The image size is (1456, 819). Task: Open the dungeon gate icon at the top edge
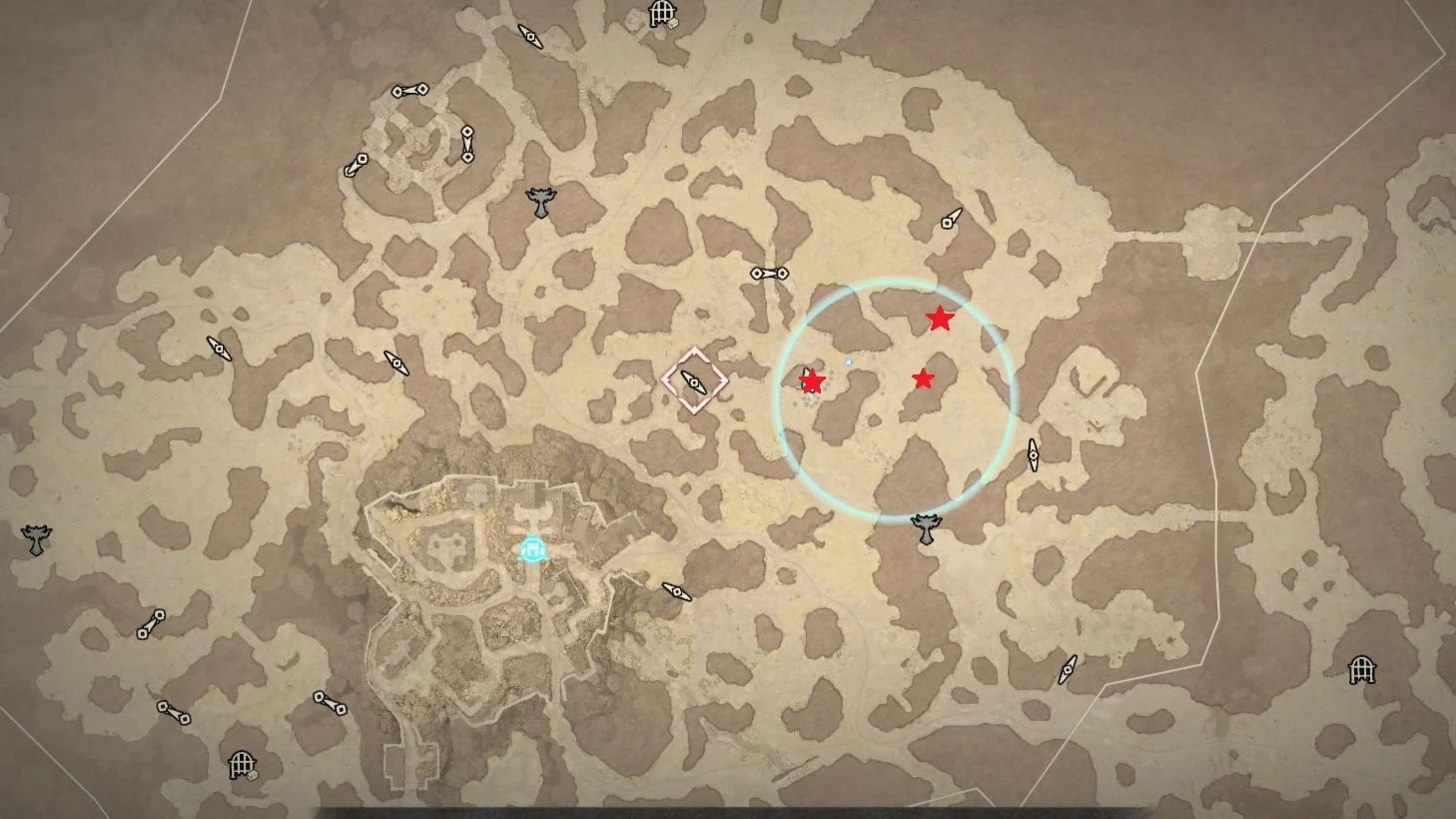661,15
